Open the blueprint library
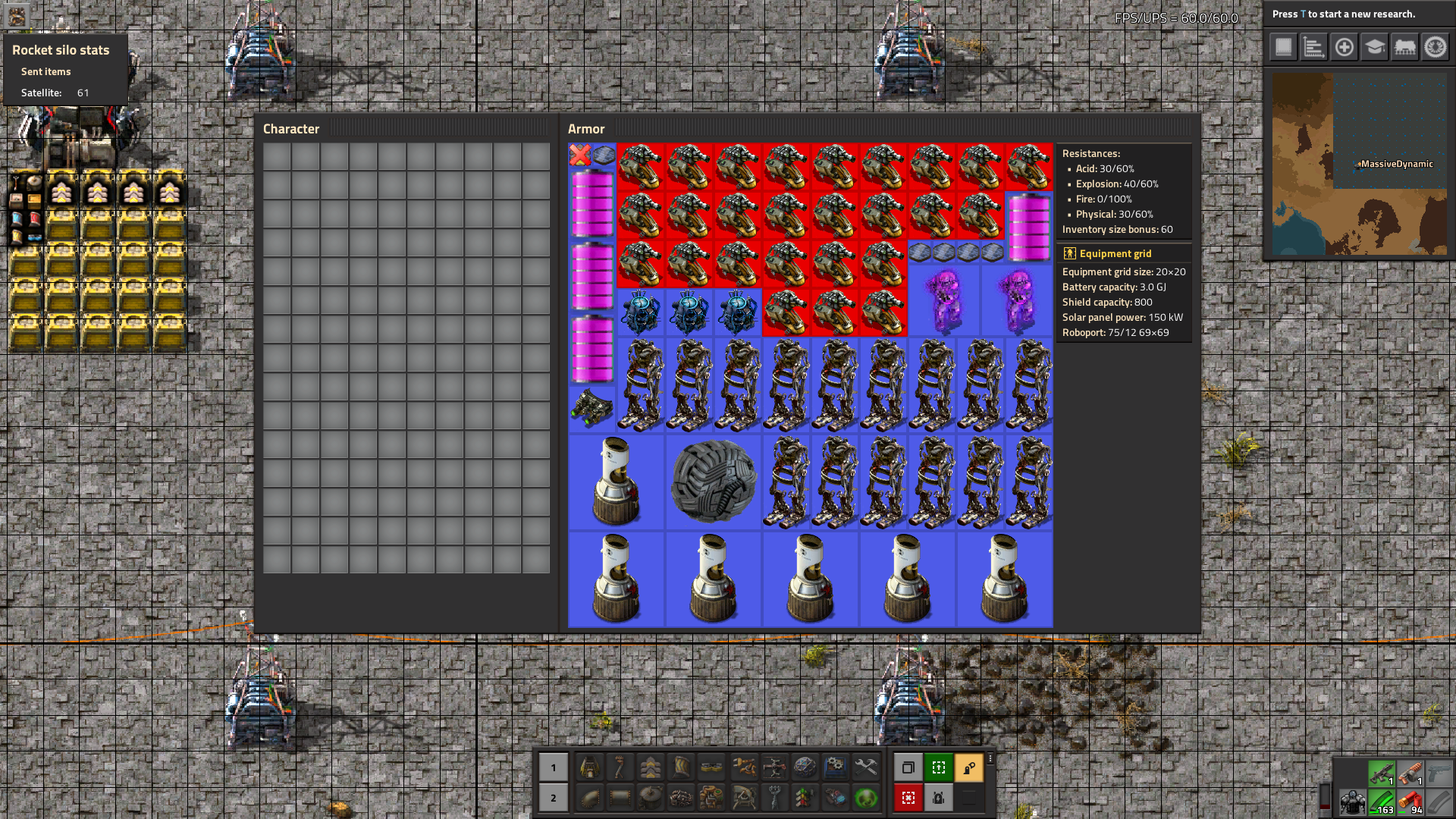The width and height of the screenshot is (1456, 819). click(1282, 47)
